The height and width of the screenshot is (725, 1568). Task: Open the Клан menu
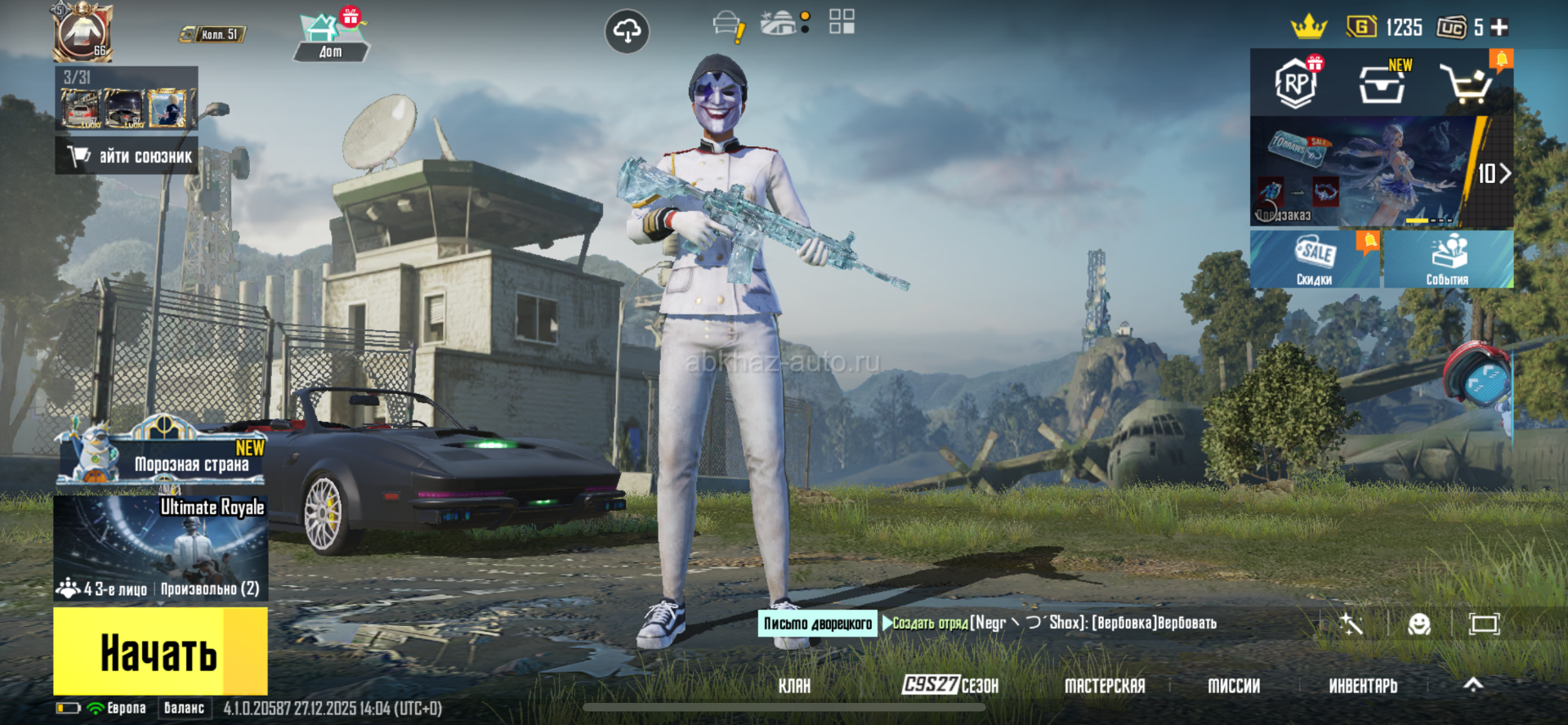tap(794, 686)
